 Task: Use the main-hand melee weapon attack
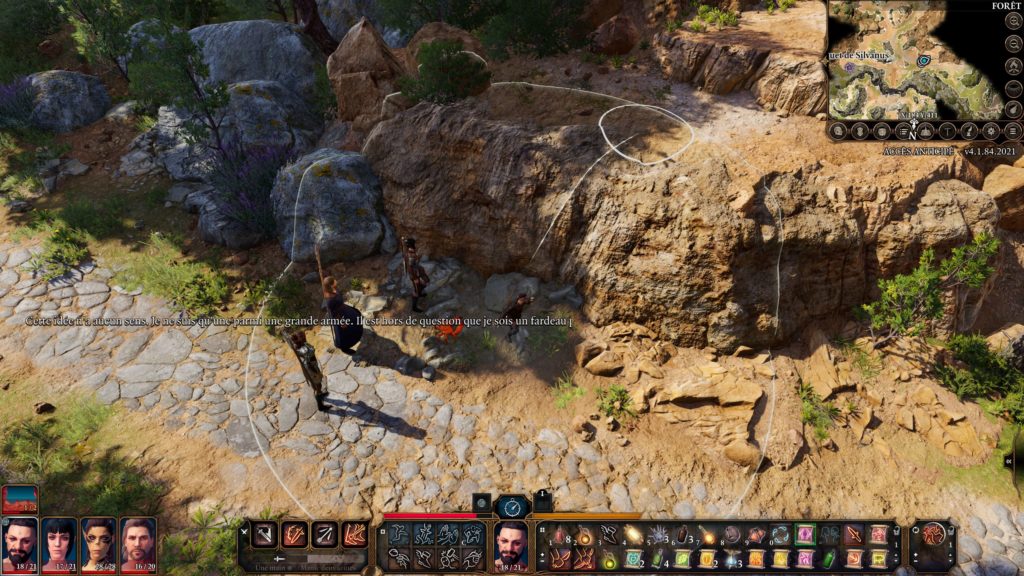(265, 535)
